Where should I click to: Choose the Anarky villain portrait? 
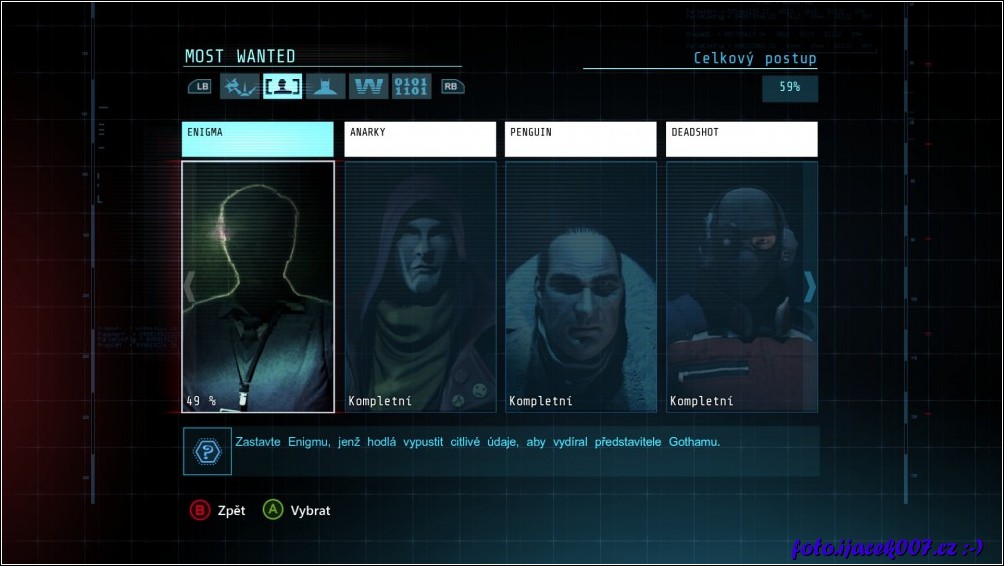420,286
